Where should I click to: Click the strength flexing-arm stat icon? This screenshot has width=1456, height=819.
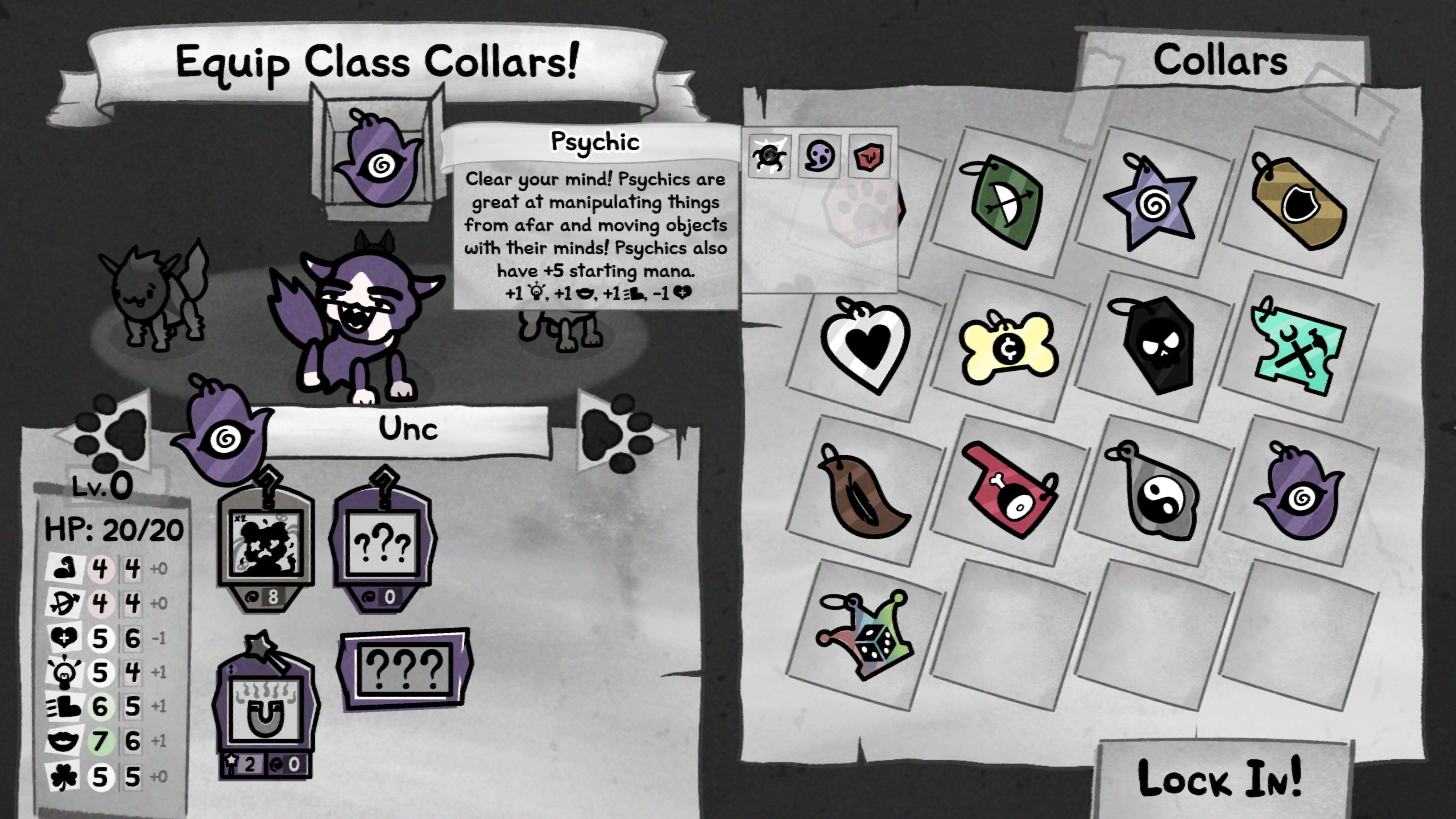pyautogui.click(x=67, y=566)
